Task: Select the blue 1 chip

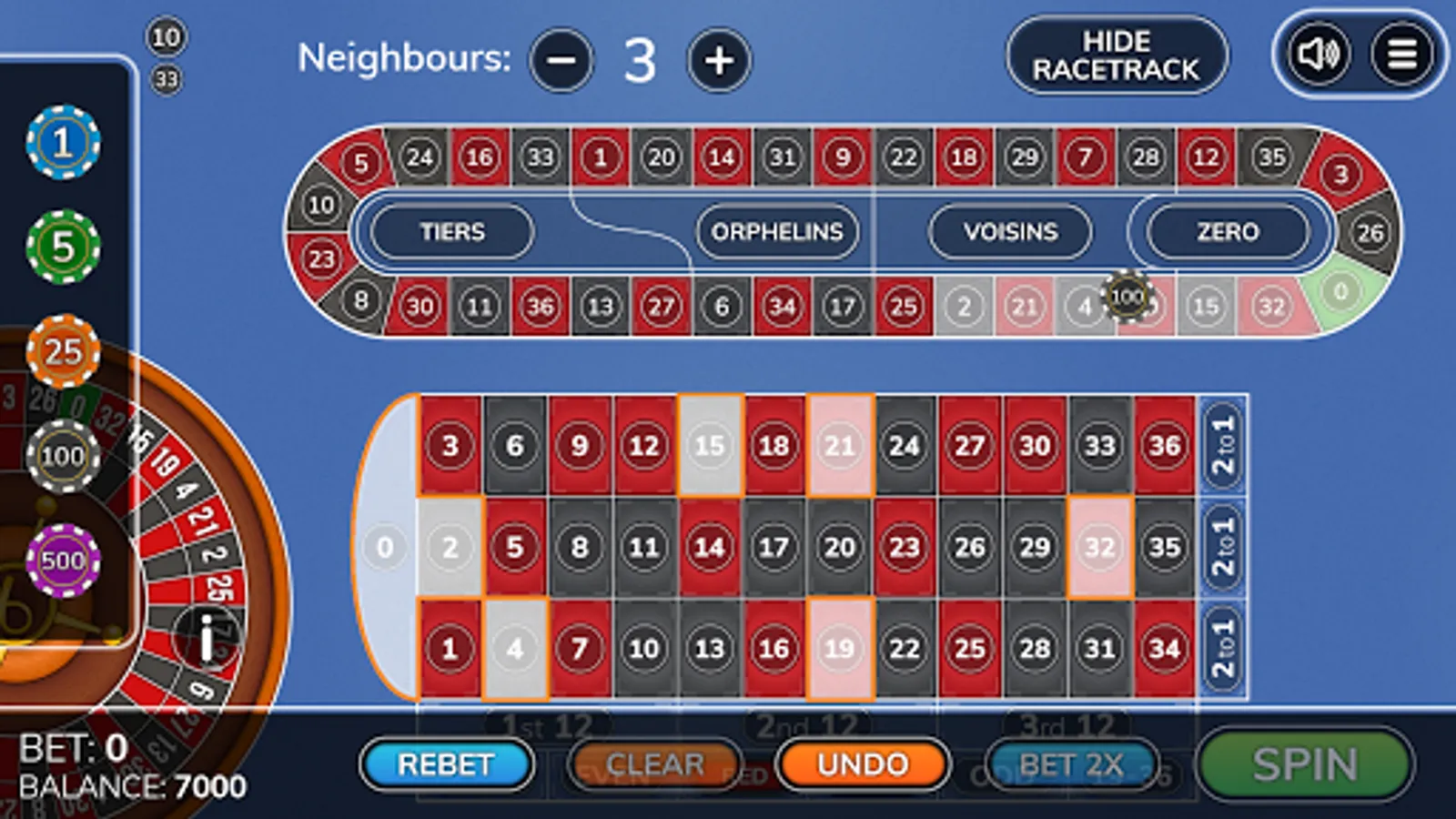Action: [62, 143]
